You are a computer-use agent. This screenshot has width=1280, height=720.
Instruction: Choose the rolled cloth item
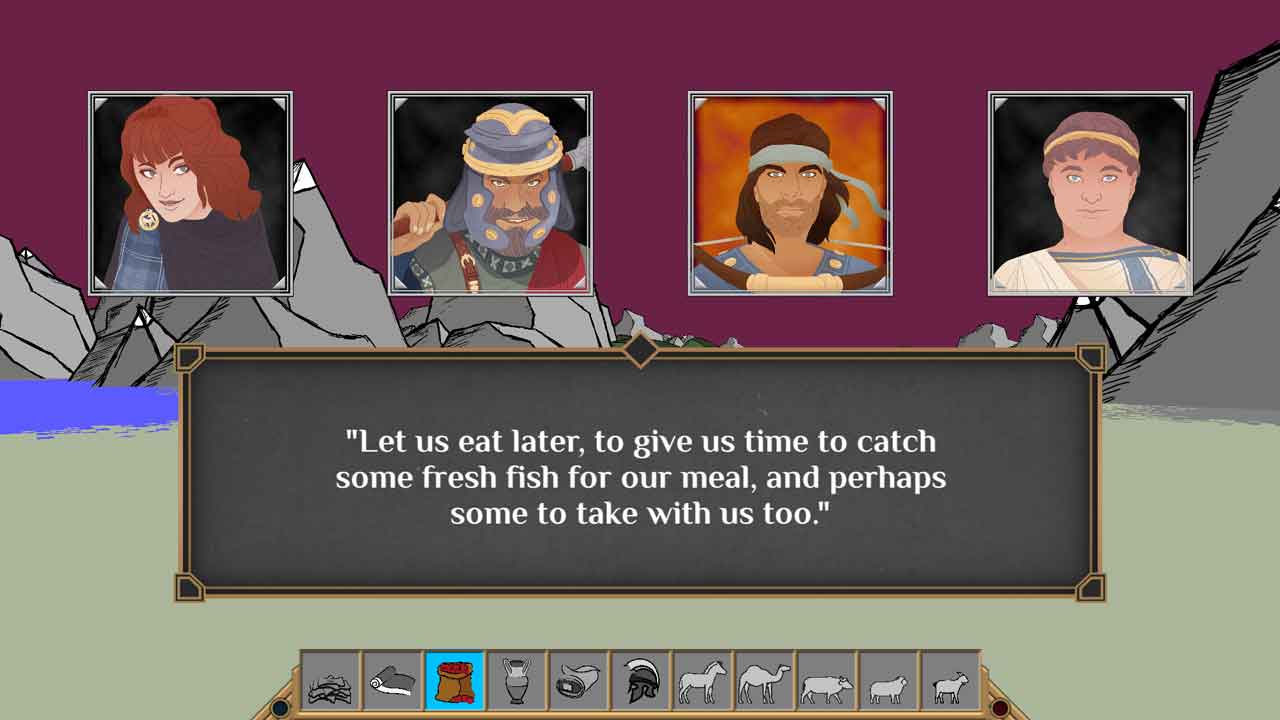[x=393, y=682]
